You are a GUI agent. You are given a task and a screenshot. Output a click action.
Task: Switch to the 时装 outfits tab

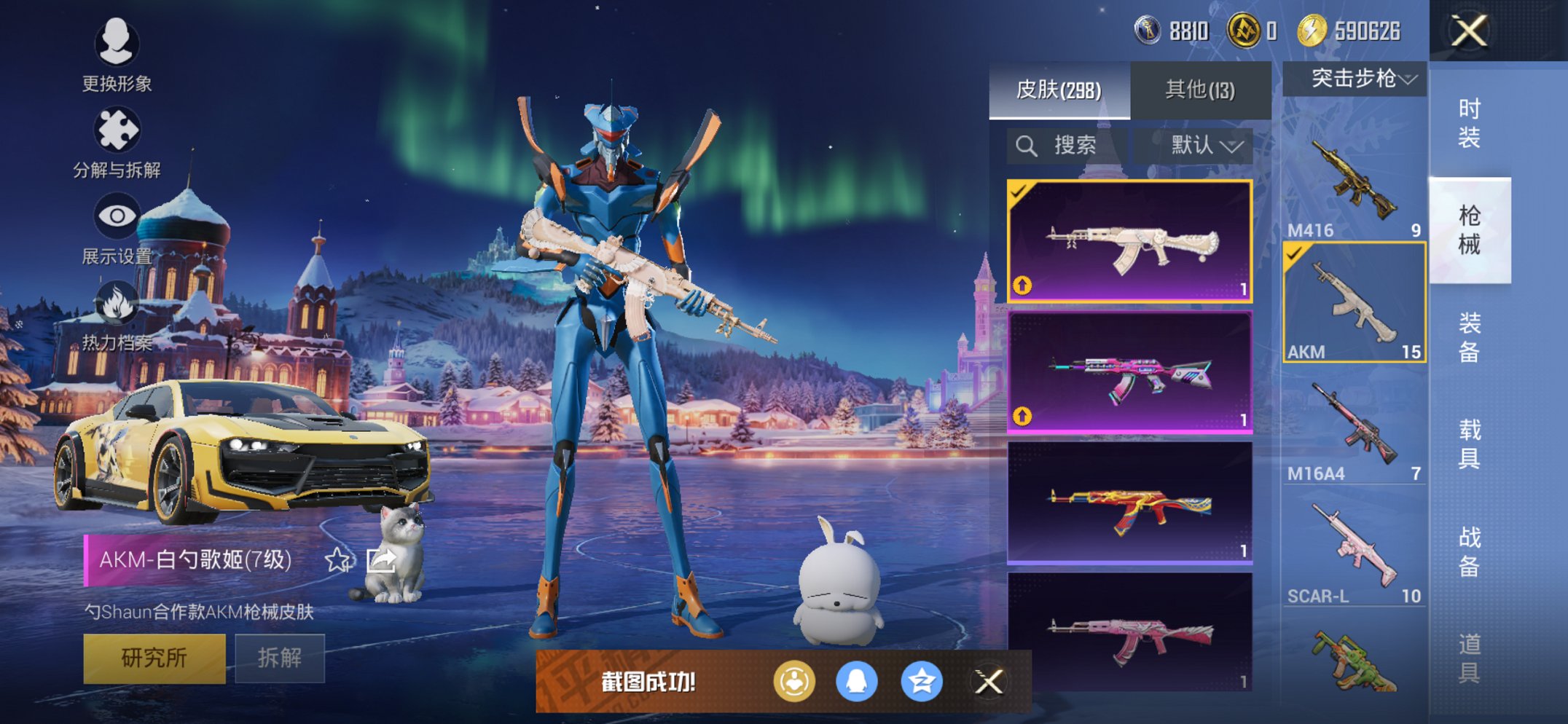tap(1469, 122)
